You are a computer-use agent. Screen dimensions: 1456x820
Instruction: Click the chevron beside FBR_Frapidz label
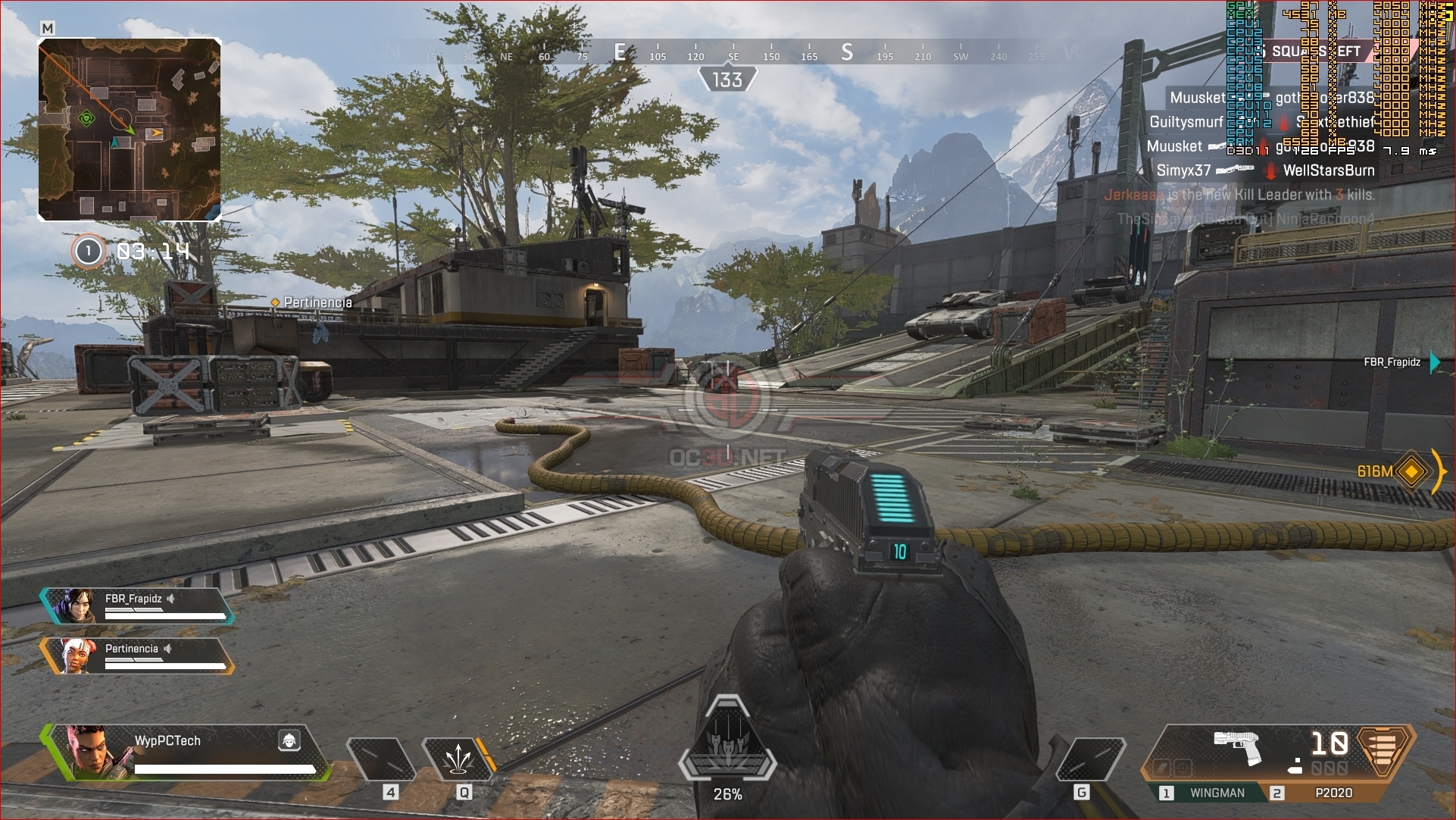1434,363
